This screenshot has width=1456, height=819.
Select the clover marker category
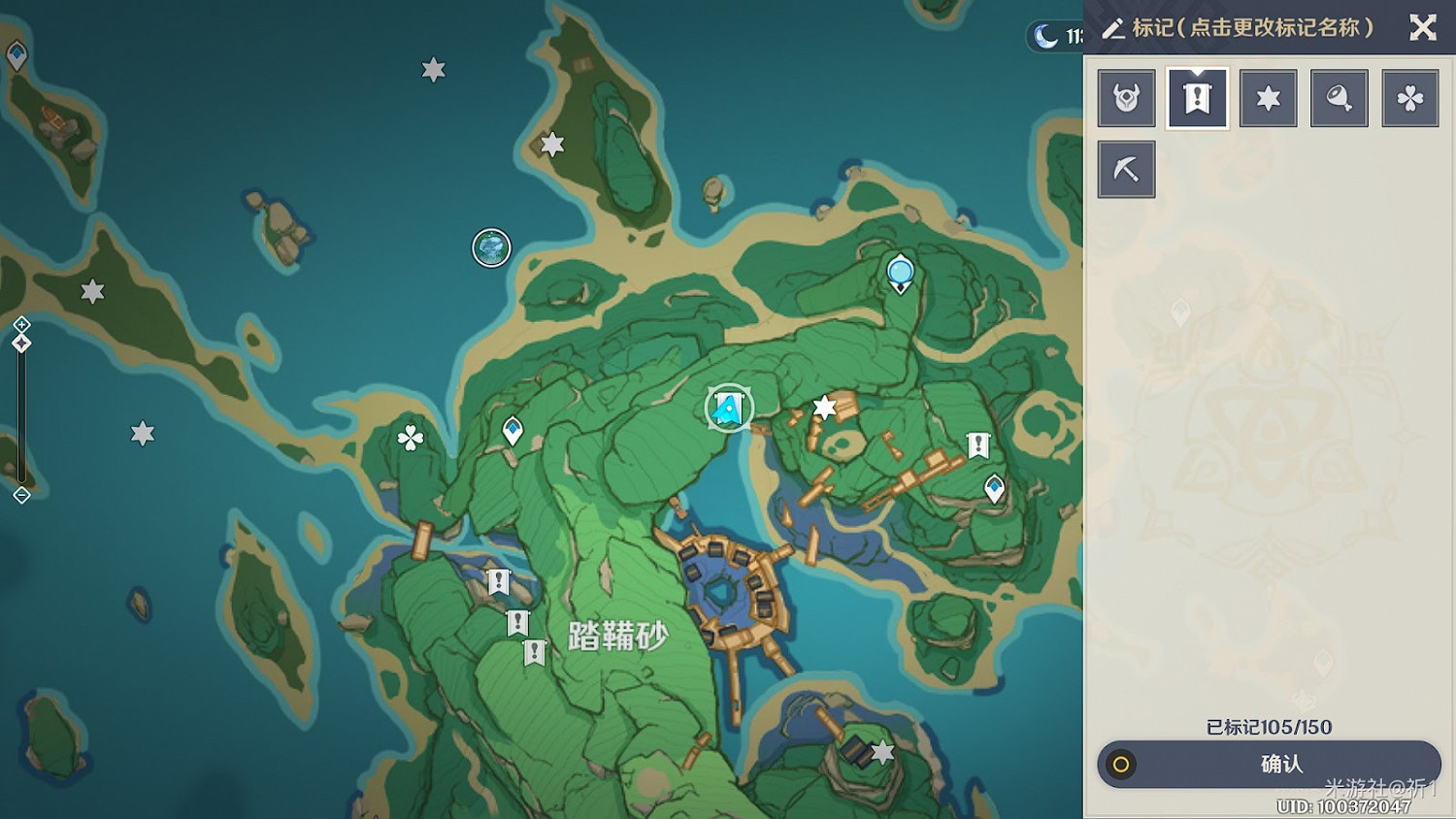[x=1410, y=97]
